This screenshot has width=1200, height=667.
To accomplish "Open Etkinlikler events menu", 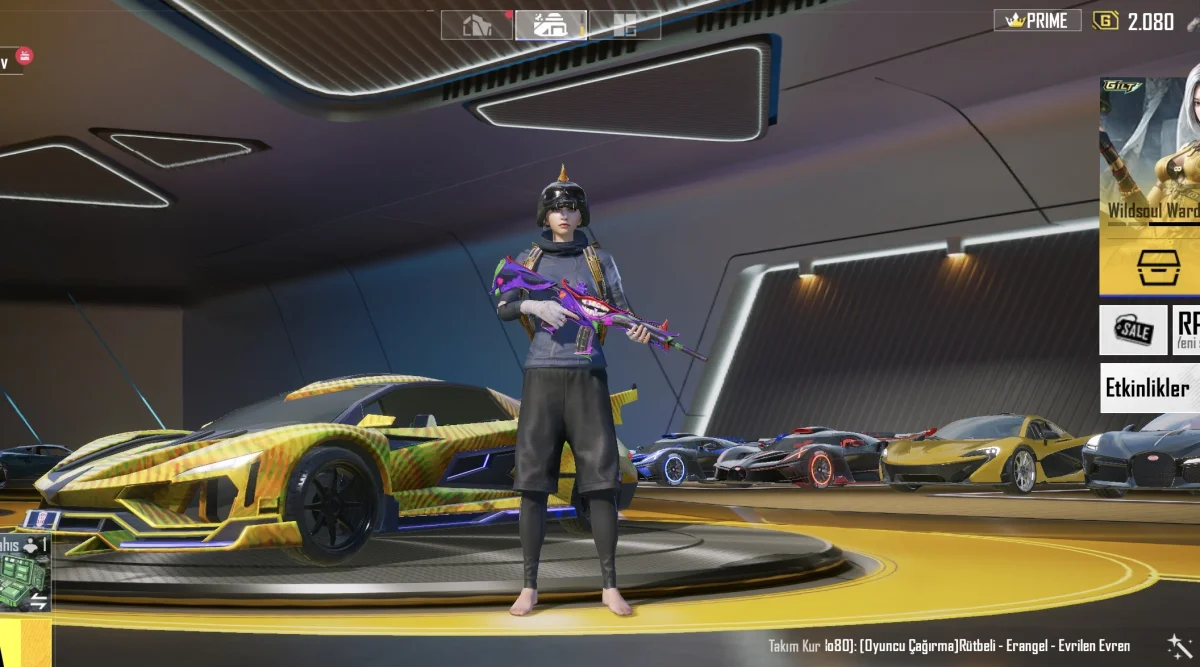I will coord(1151,388).
